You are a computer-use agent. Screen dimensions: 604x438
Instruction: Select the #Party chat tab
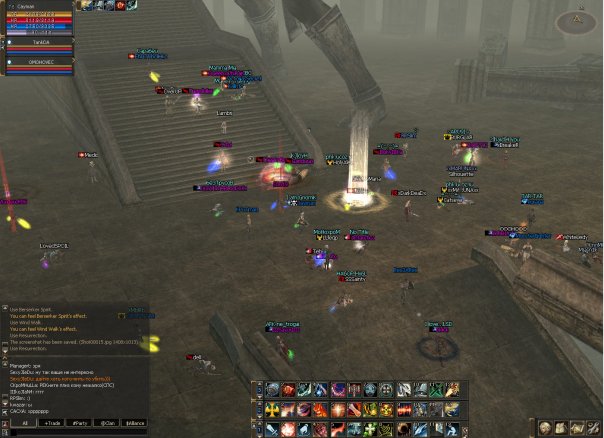[x=80, y=423]
